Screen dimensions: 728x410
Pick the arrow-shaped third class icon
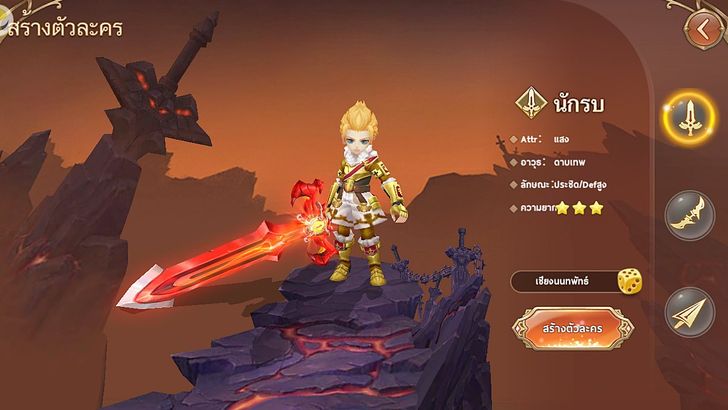[689, 311]
